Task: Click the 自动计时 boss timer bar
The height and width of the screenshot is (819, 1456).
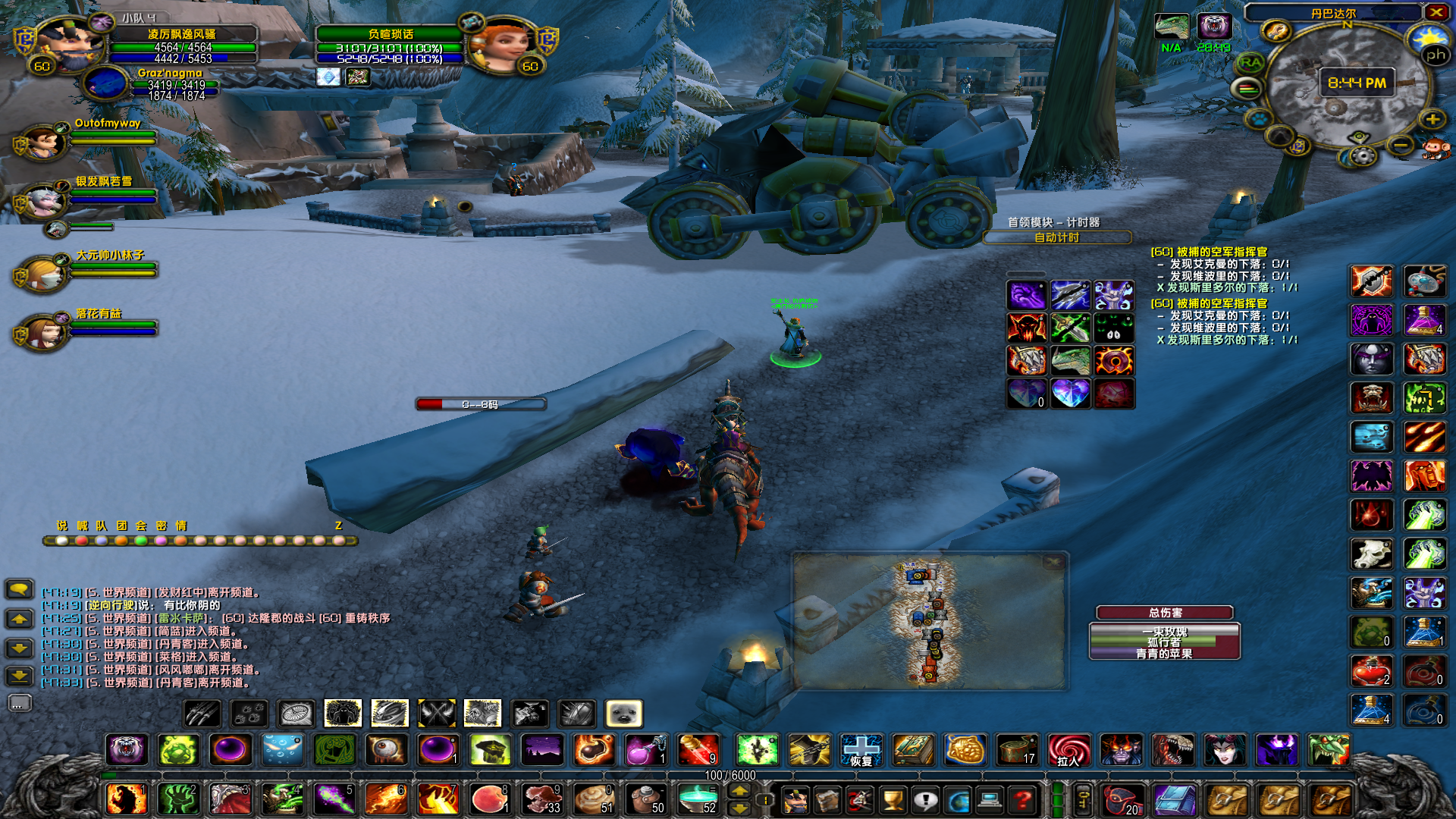Action: [1057, 237]
